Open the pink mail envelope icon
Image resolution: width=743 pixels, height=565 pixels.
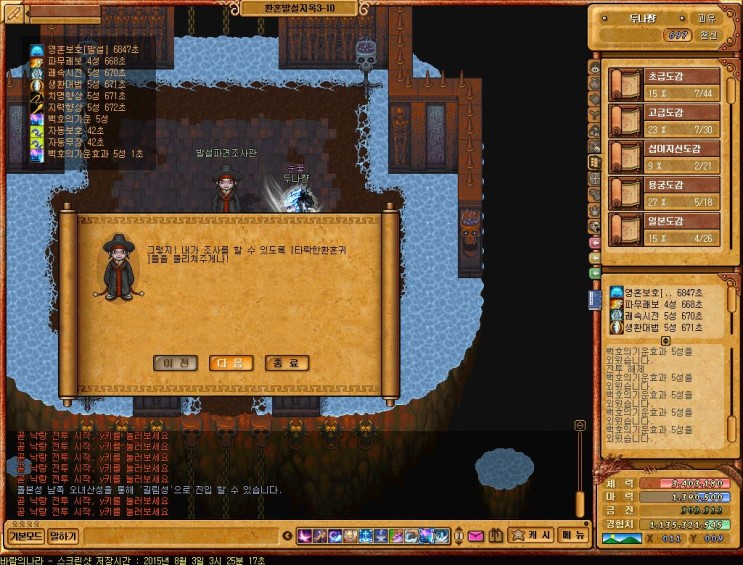[x=475, y=536]
